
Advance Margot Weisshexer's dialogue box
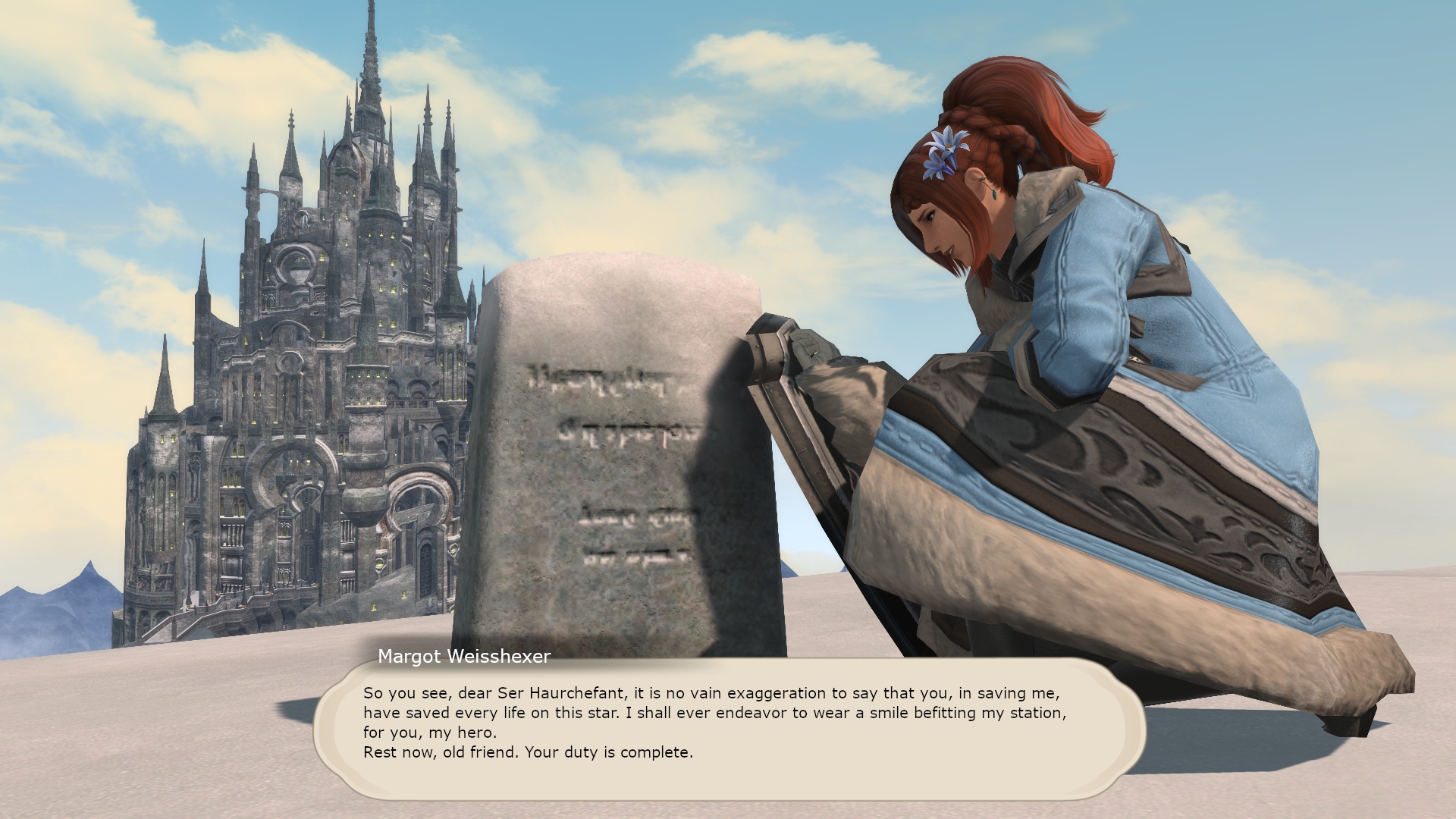[x=728, y=728]
